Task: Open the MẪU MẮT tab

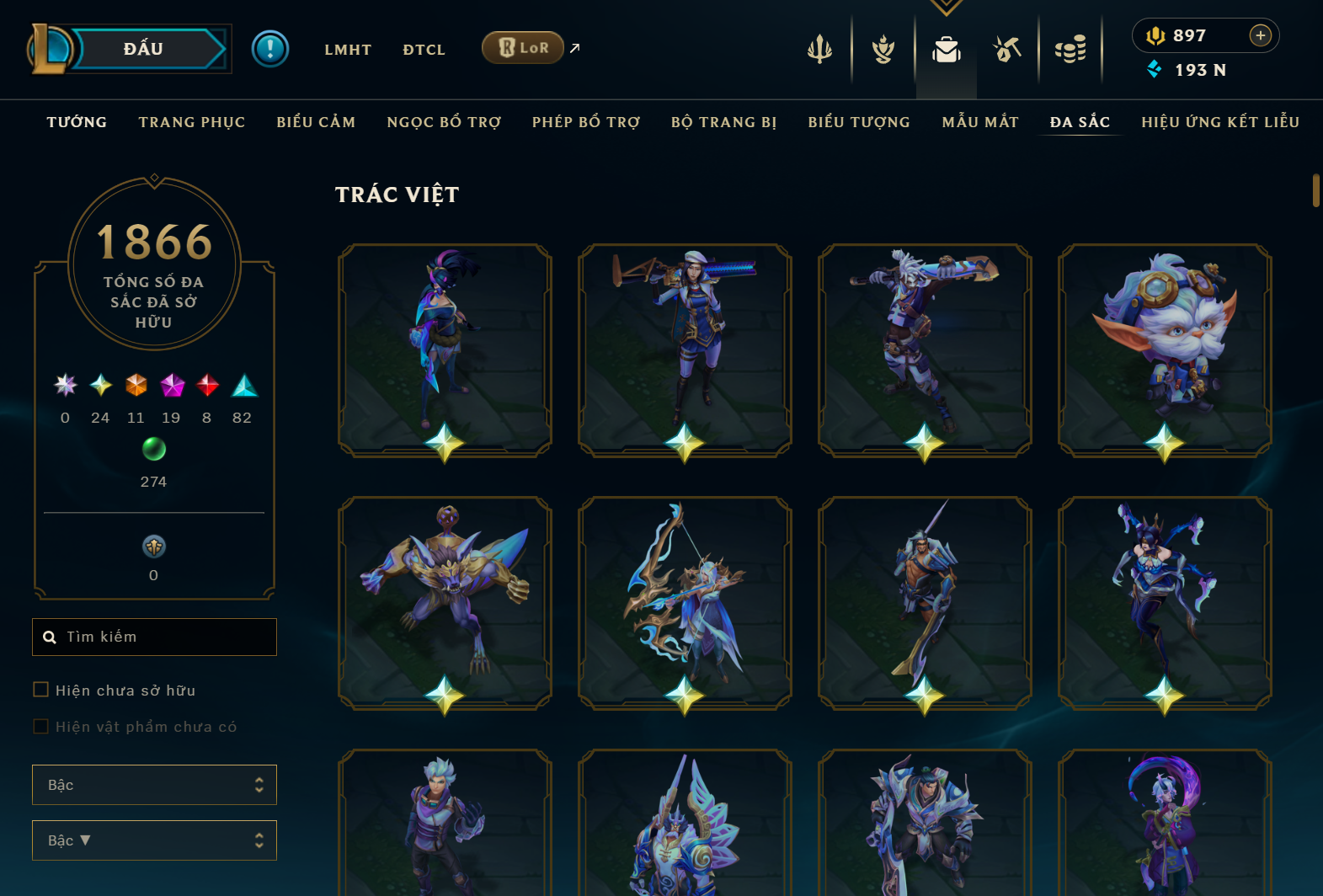Action: tap(980, 122)
